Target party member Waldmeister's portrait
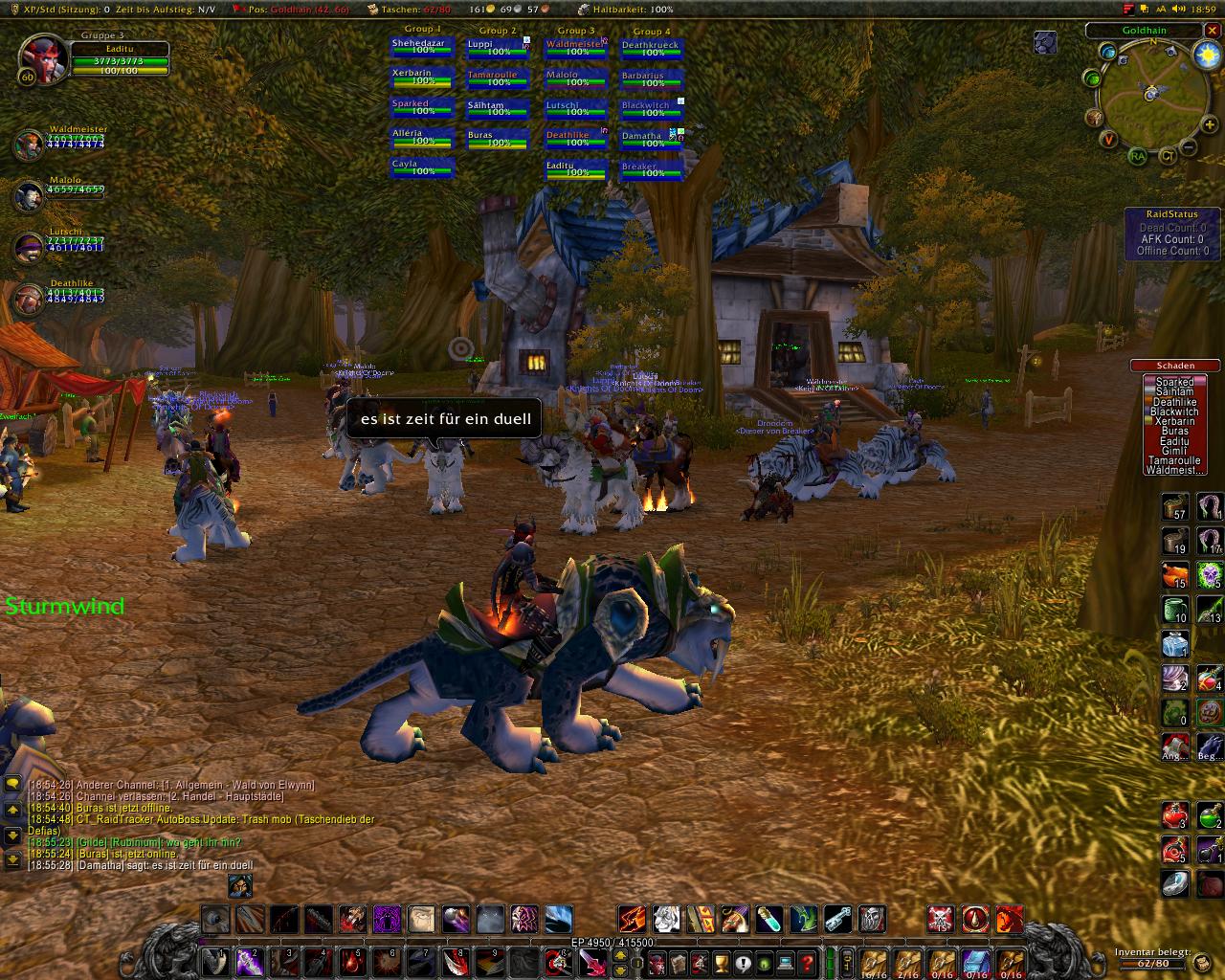 pos(28,145)
